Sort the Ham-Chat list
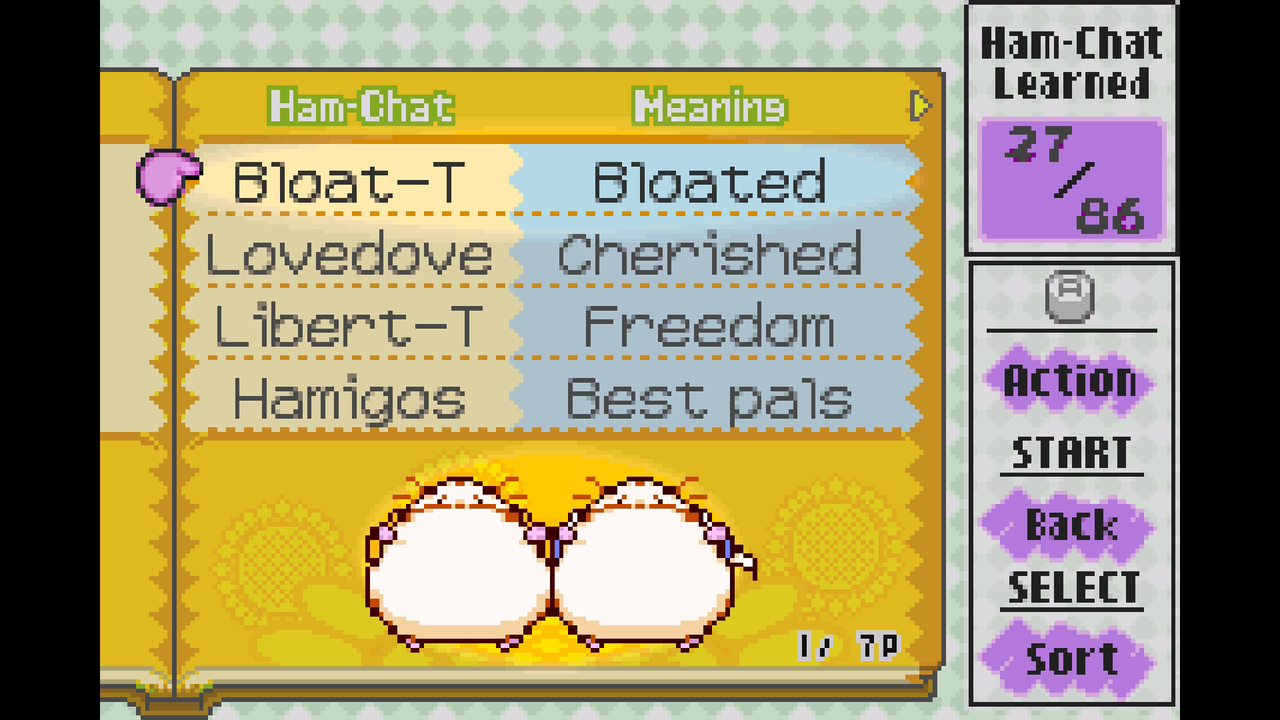Image resolution: width=1280 pixels, height=720 pixels. coord(1070,659)
